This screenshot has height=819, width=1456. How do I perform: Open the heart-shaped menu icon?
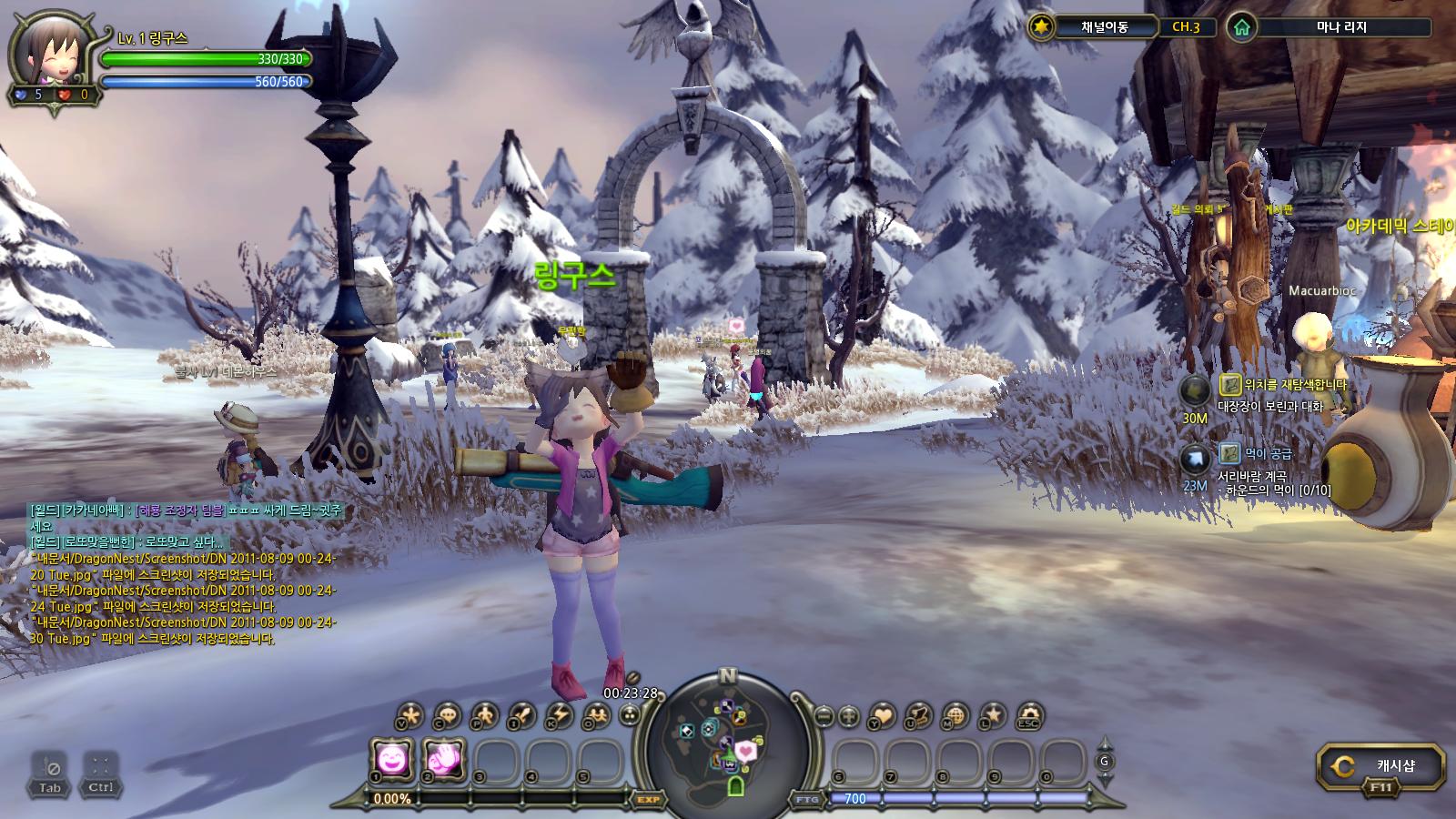tap(883, 715)
